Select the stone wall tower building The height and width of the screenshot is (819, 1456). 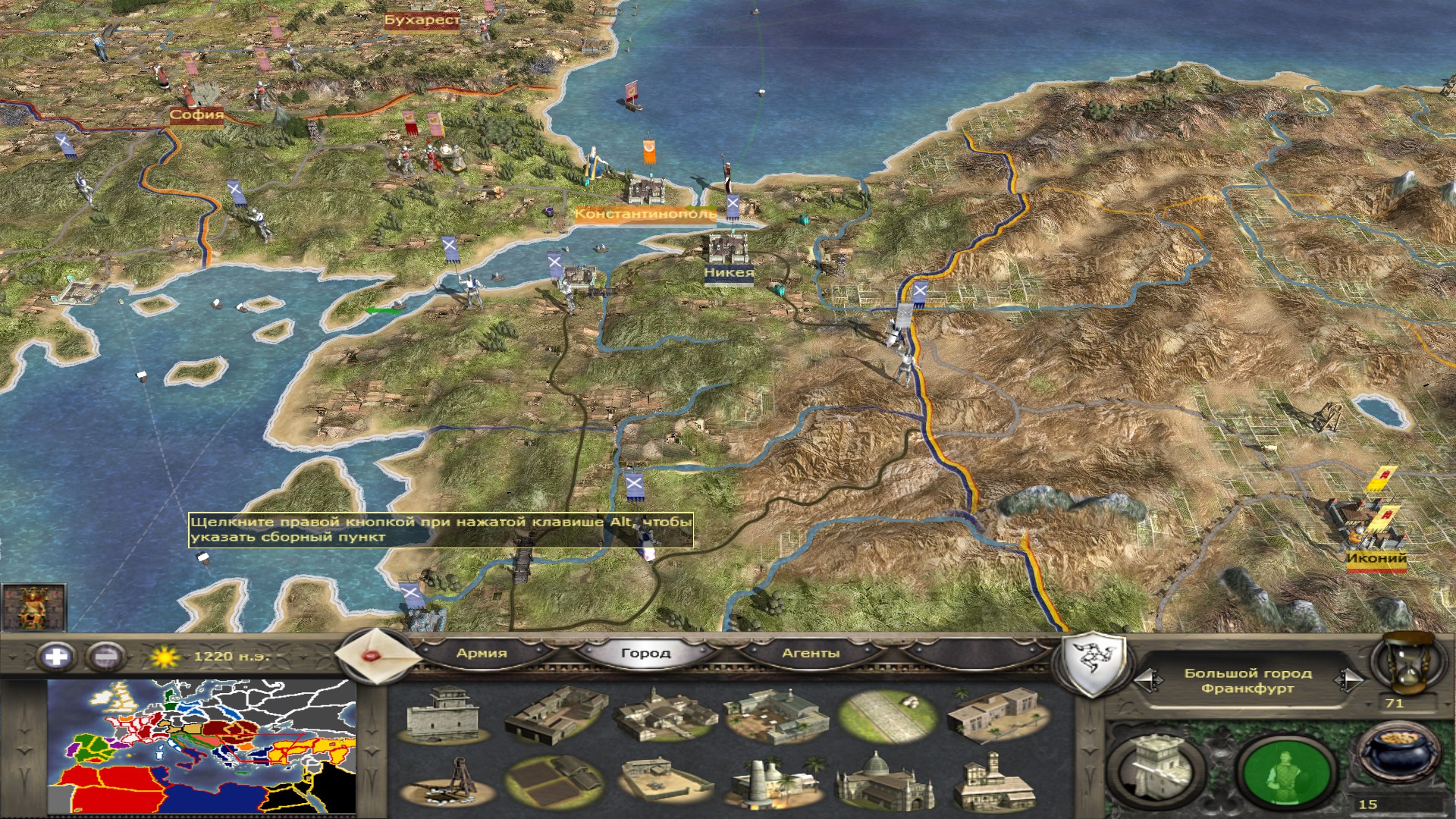pos(444,714)
